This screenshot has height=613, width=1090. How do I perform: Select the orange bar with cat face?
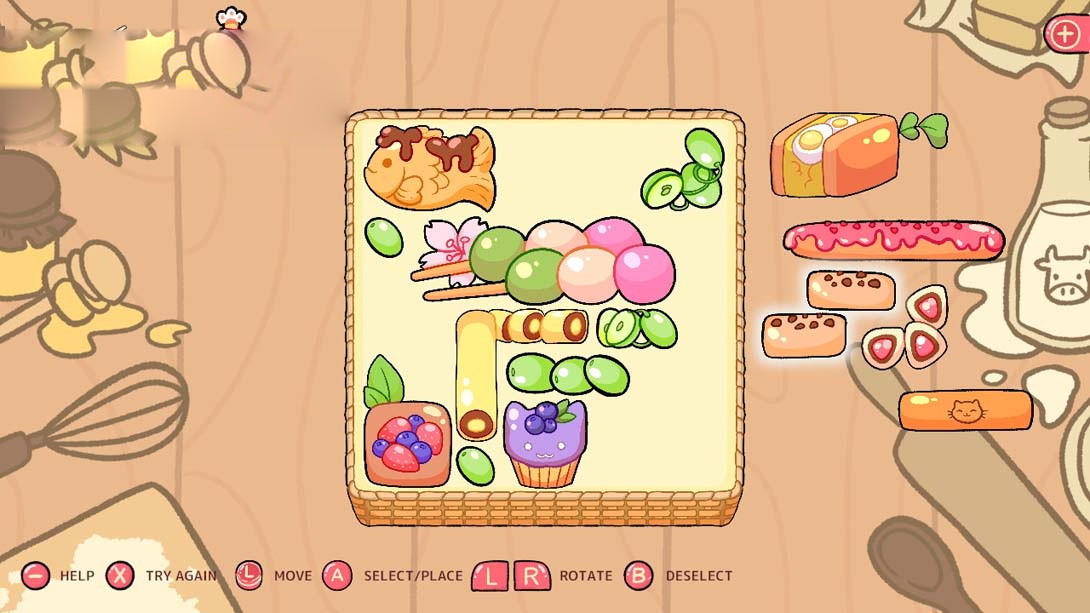click(x=965, y=410)
